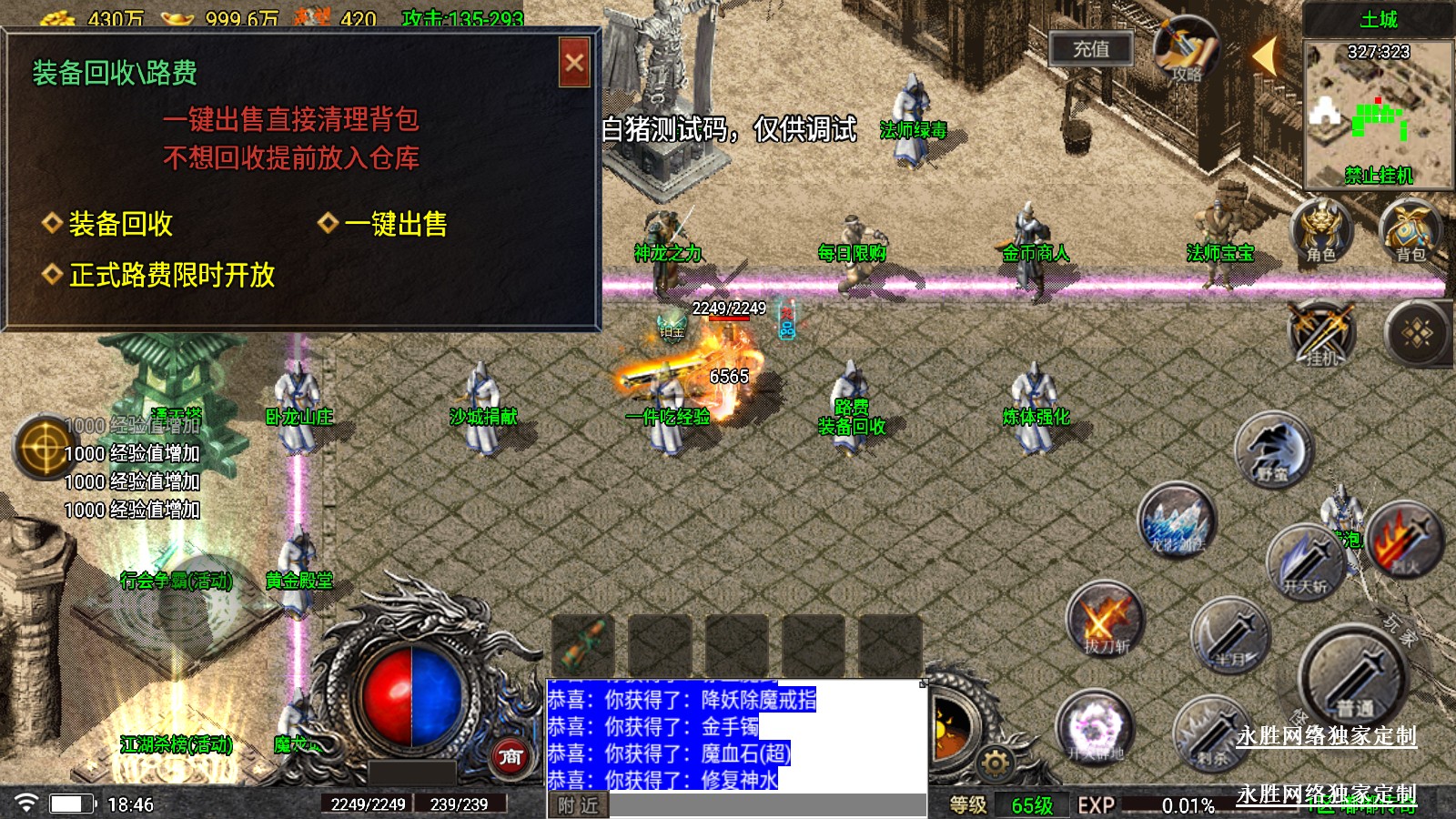Choose 正式路费限时开放 option
1456x819 pixels.
pos(171,275)
